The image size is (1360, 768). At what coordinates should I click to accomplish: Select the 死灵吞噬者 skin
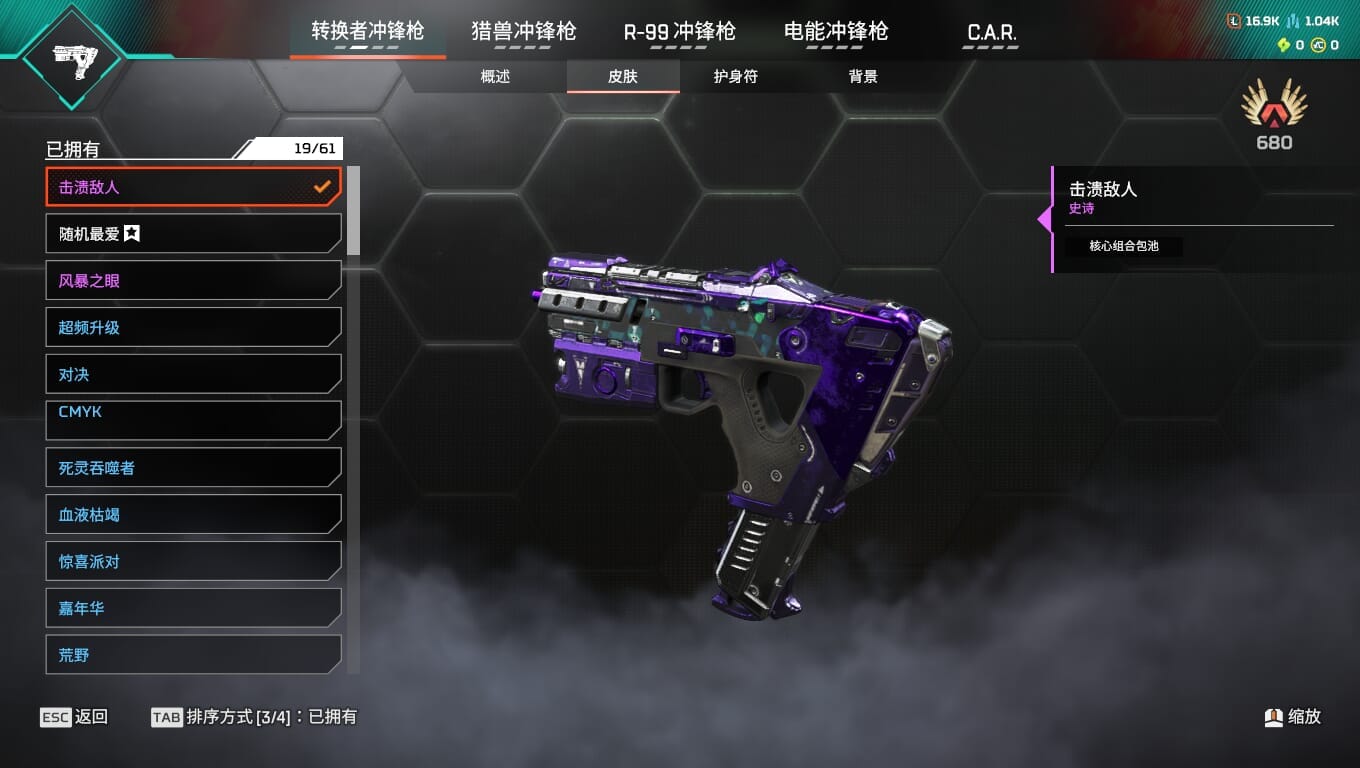tap(193, 468)
